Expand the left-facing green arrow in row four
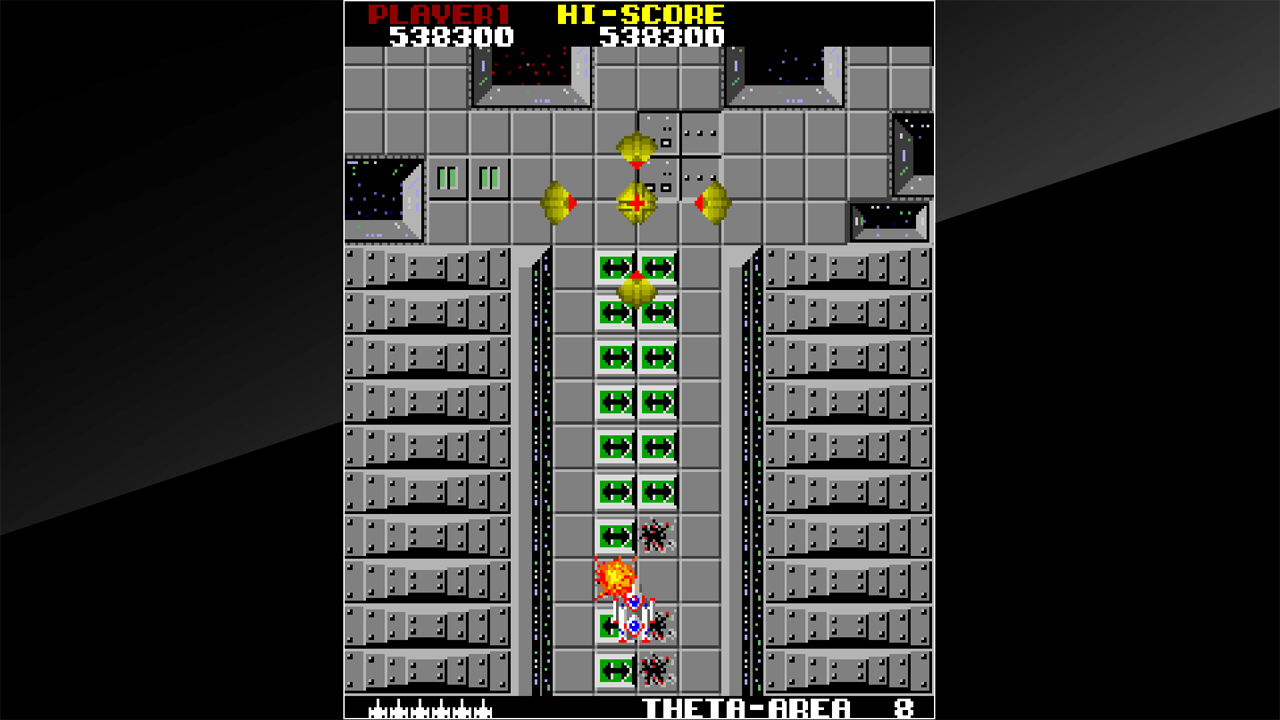The width and height of the screenshot is (1280, 720). point(613,398)
